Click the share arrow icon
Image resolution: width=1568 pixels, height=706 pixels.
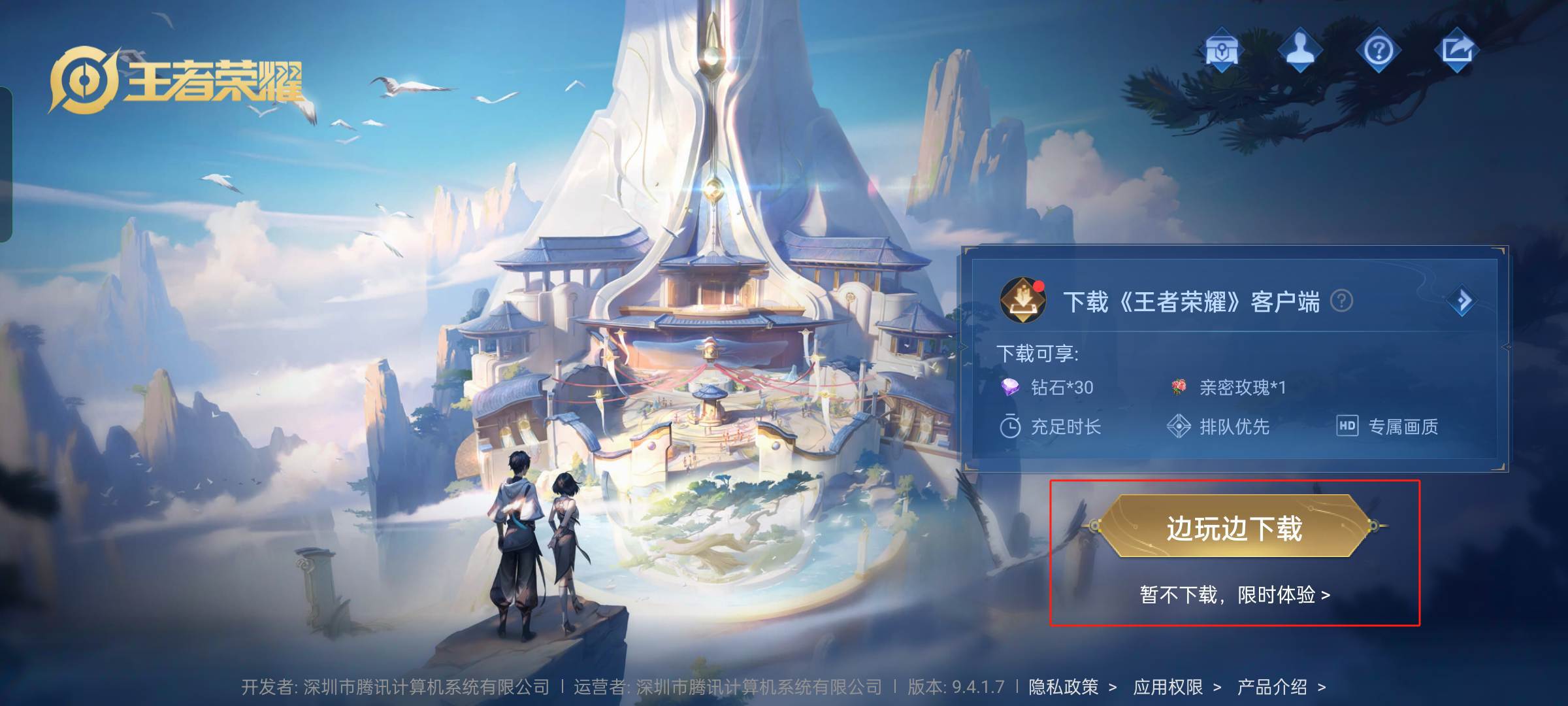tap(1457, 50)
